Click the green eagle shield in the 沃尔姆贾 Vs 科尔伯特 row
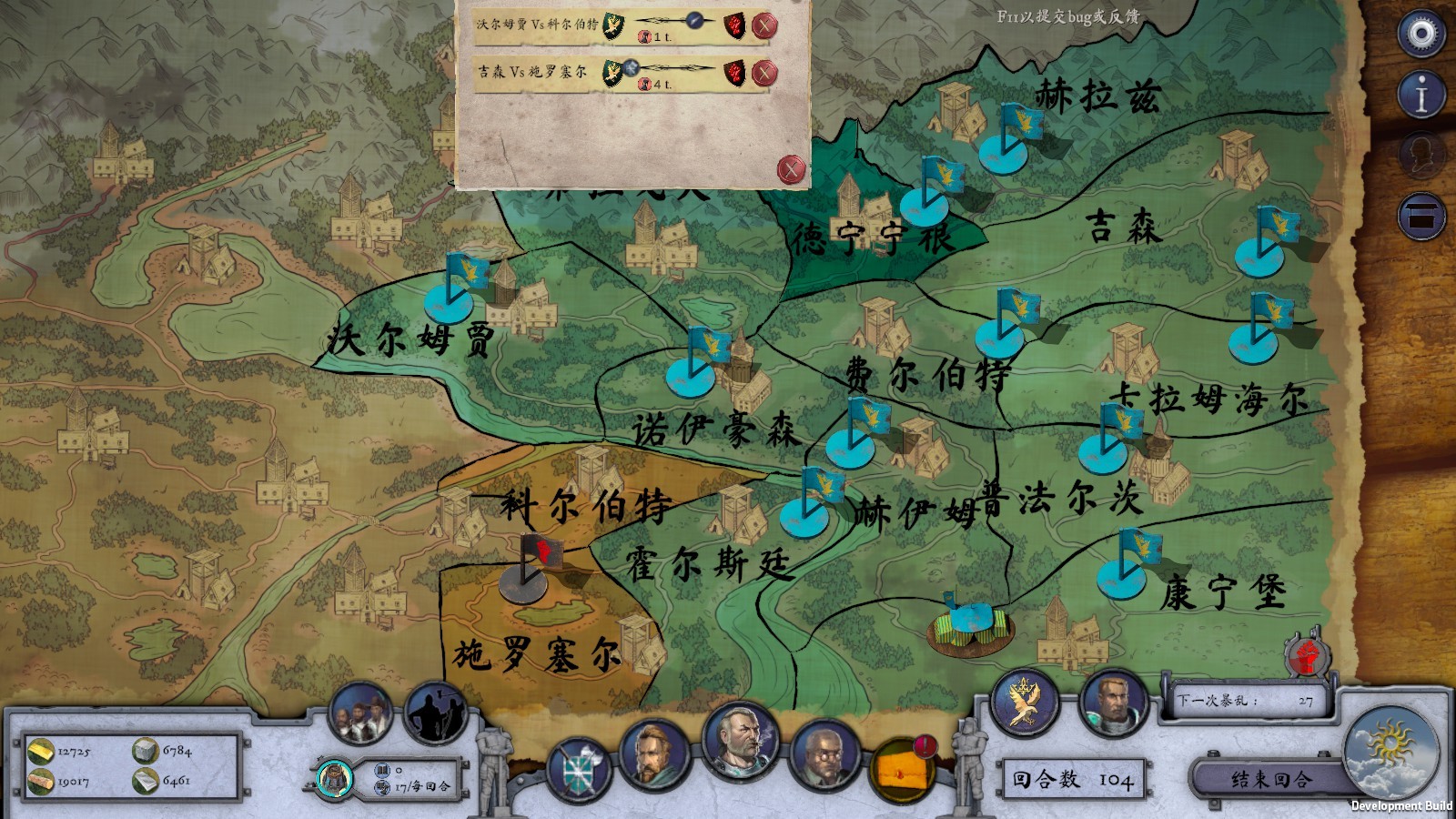Viewport: 1456px width, 819px height. (x=615, y=25)
